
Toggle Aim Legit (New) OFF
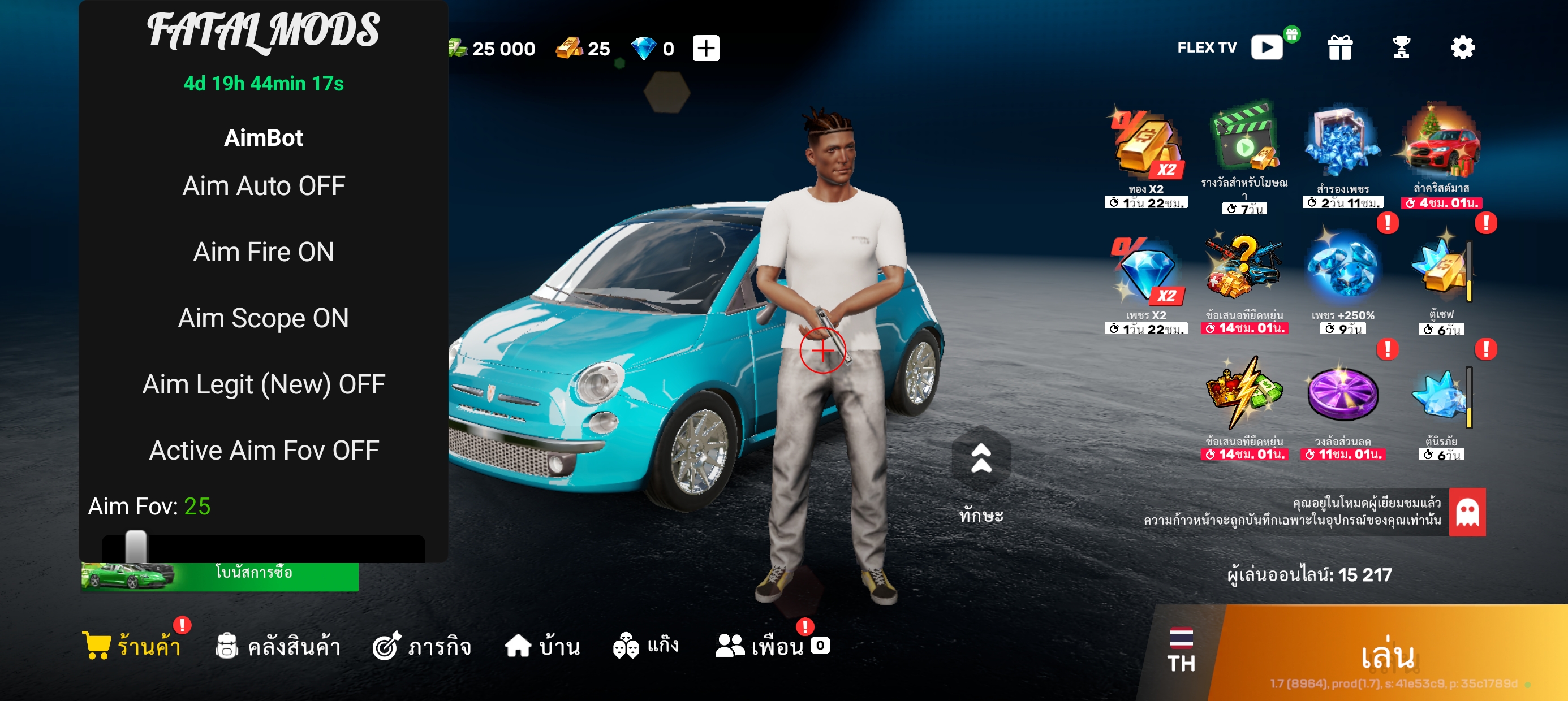click(x=264, y=384)
